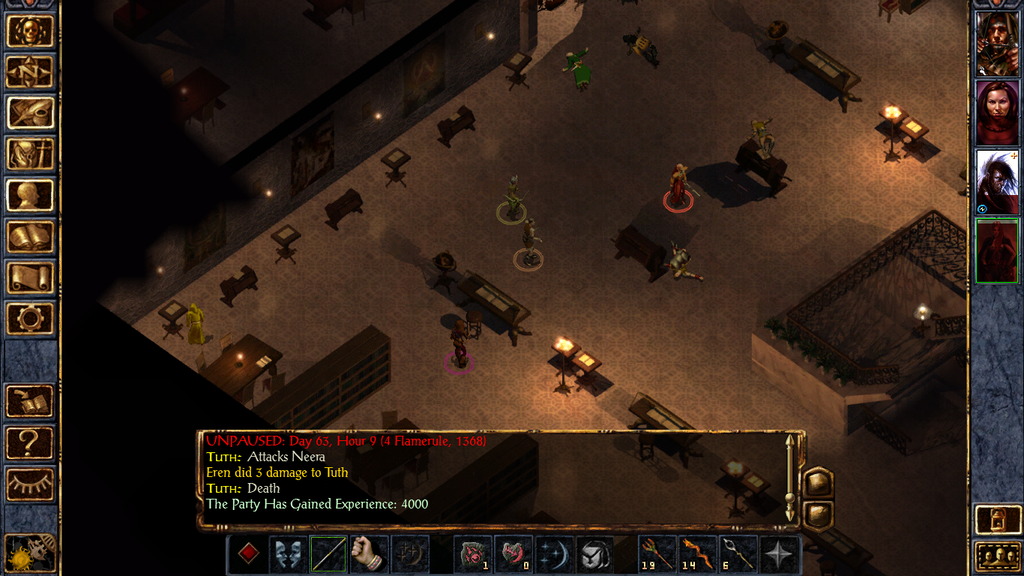1024x576 pixels.
Task: Select the green-highlighted red party portrait
Action: click(997, 250)
